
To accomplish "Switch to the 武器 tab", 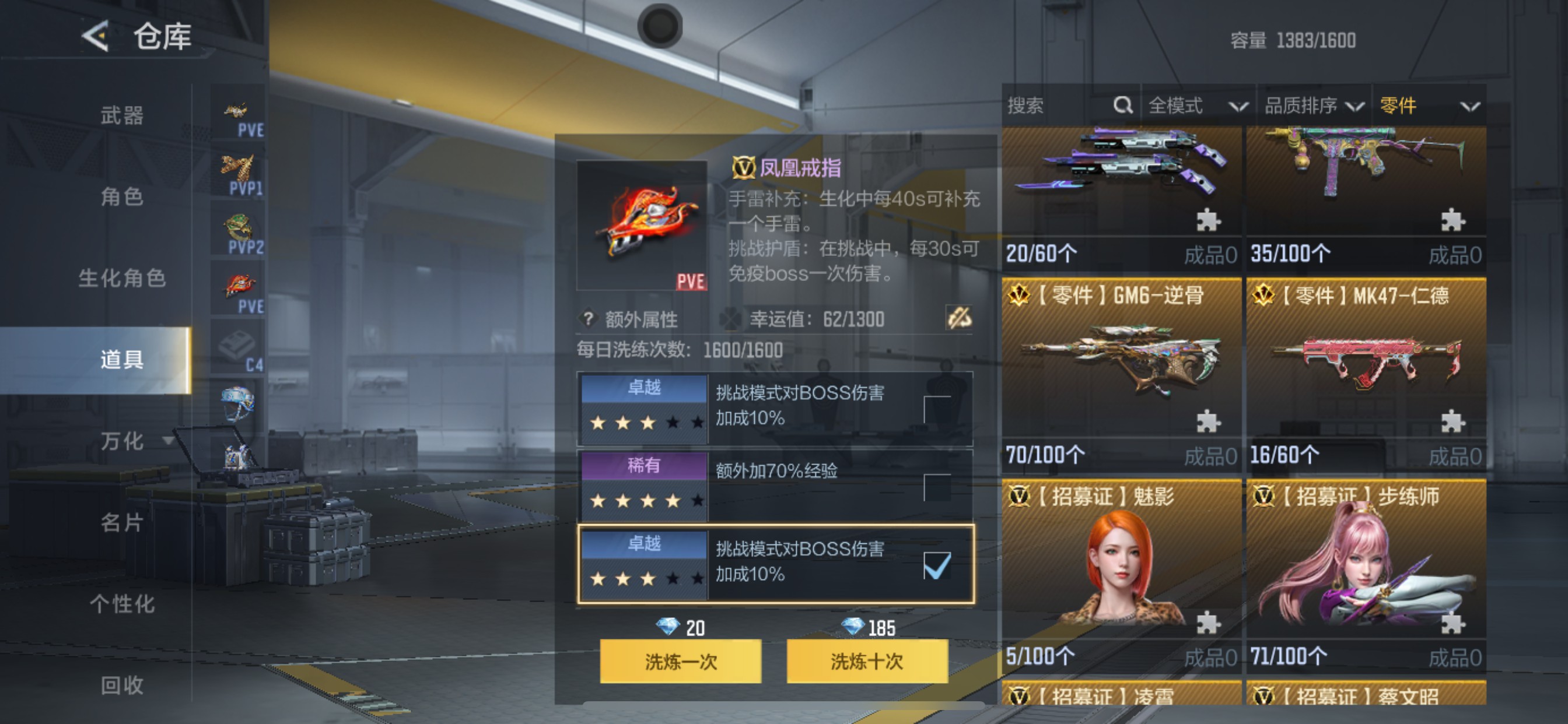I will (x=122, y=115).
